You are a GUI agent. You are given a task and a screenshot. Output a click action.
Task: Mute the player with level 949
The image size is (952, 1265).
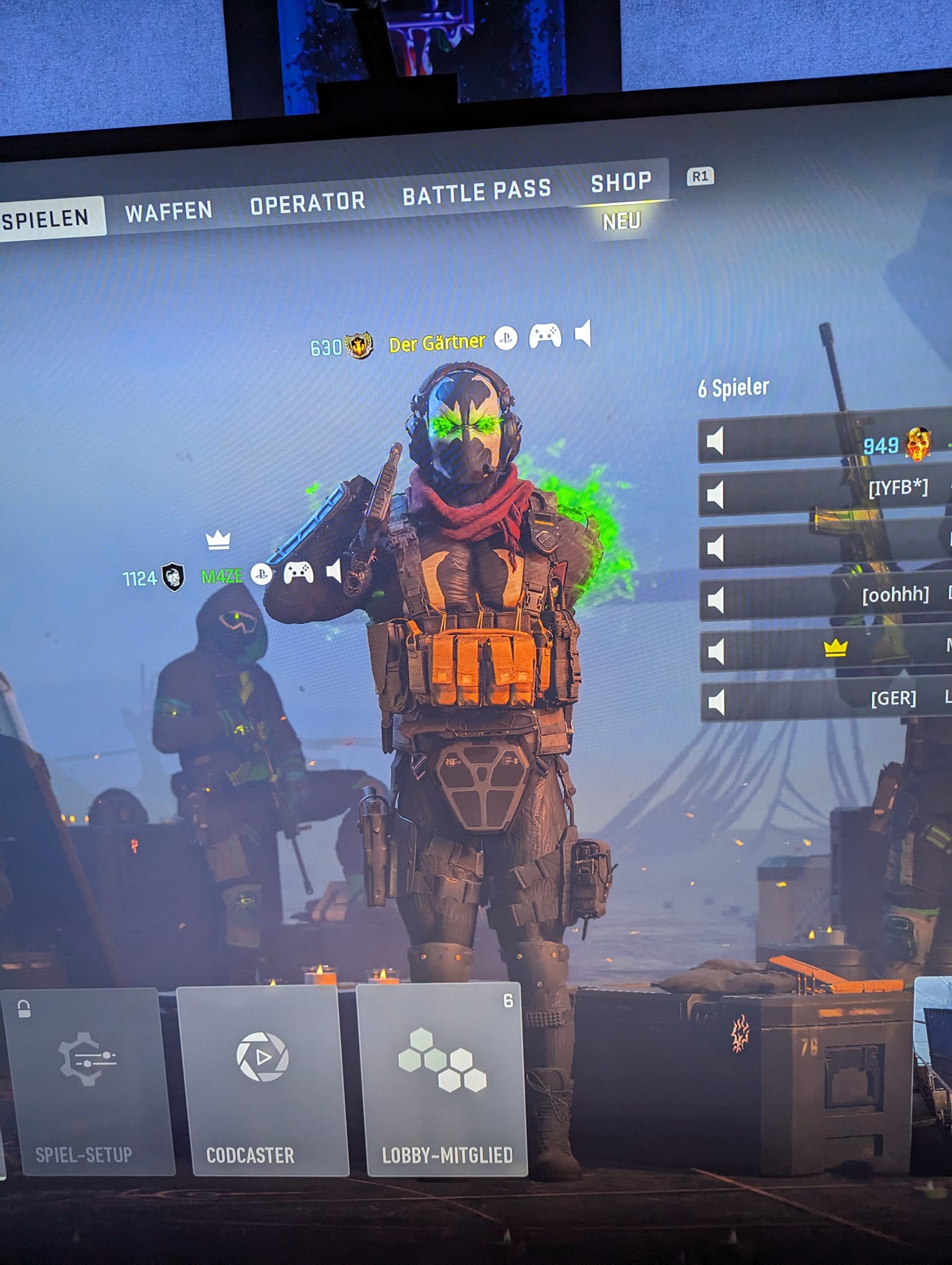tap(715, 442)
